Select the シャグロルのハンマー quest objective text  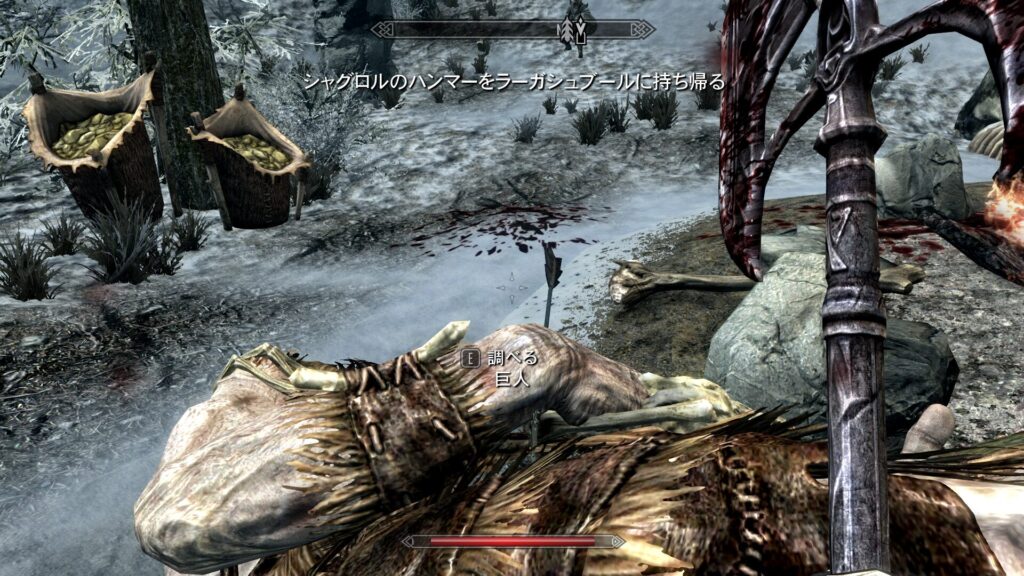click(x=513, y=81)
